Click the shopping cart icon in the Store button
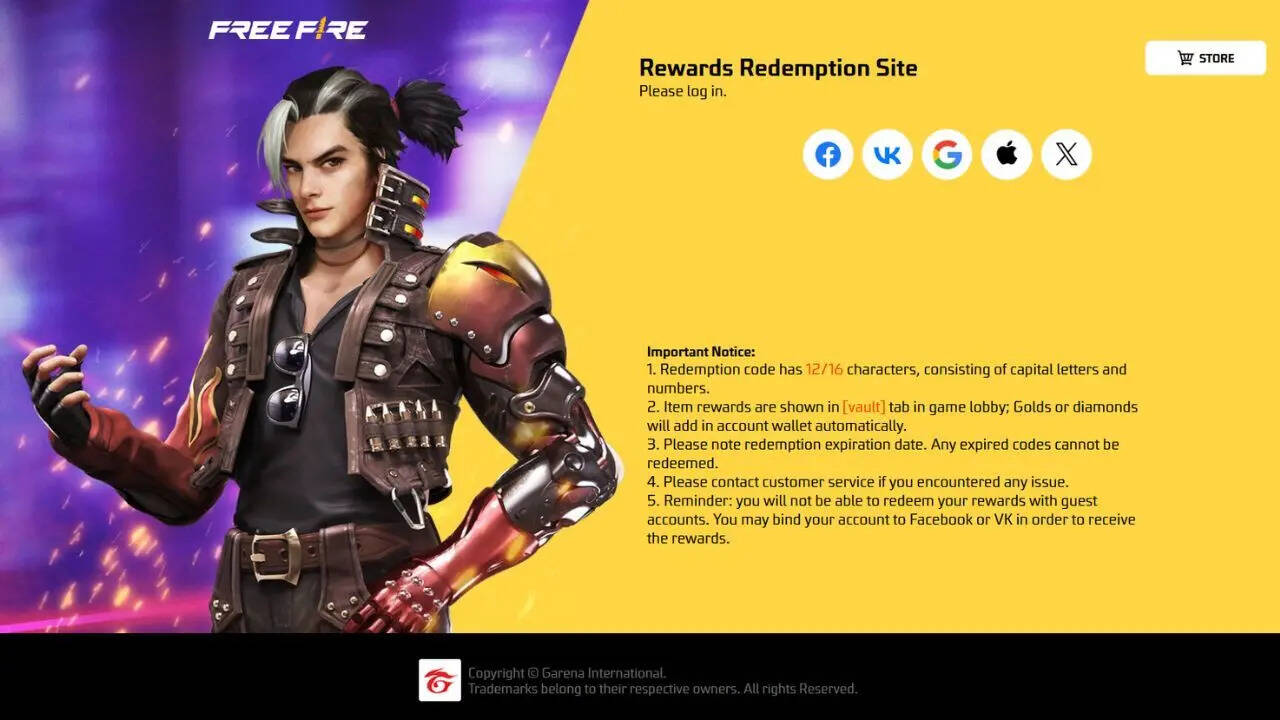The width and height of the screenshot is (1280, 720). click(1184, 57)
